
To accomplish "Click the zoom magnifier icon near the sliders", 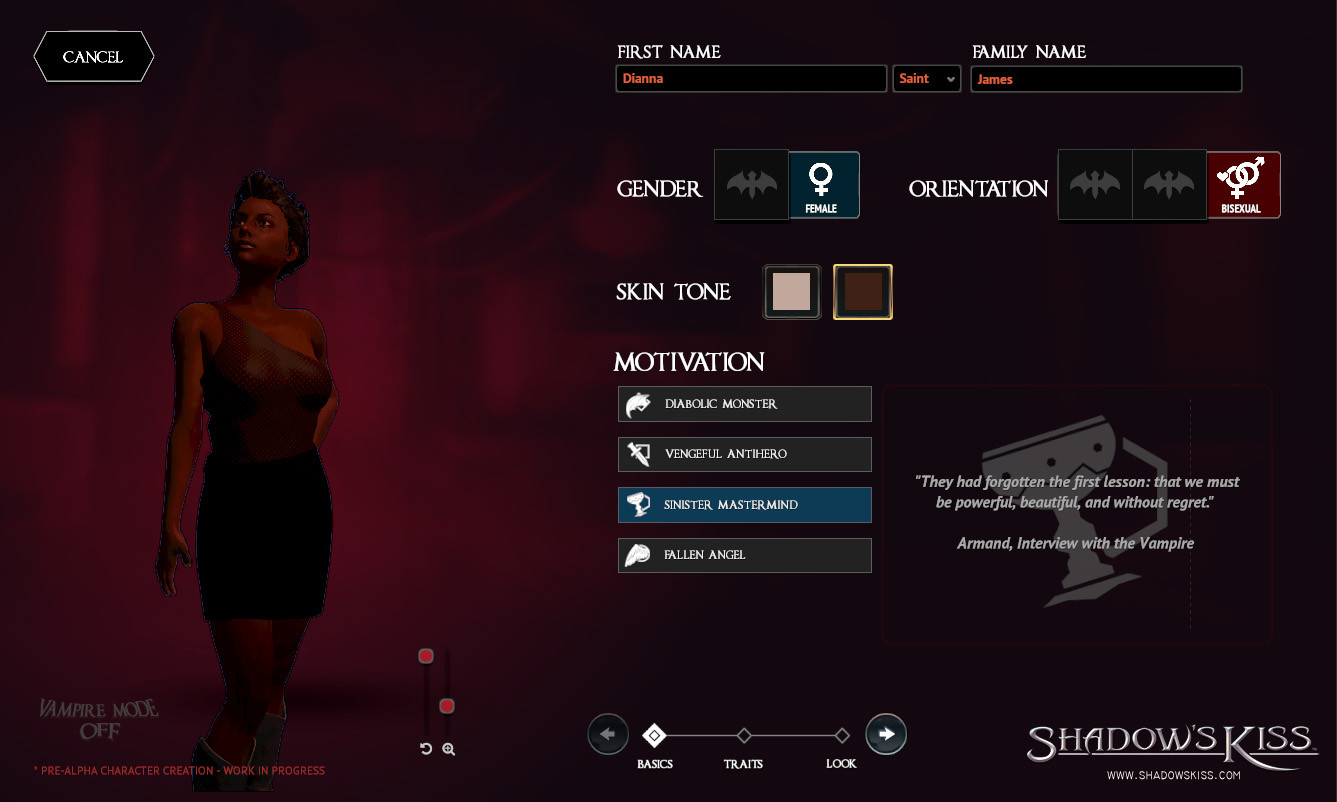I will coord(448,748).
